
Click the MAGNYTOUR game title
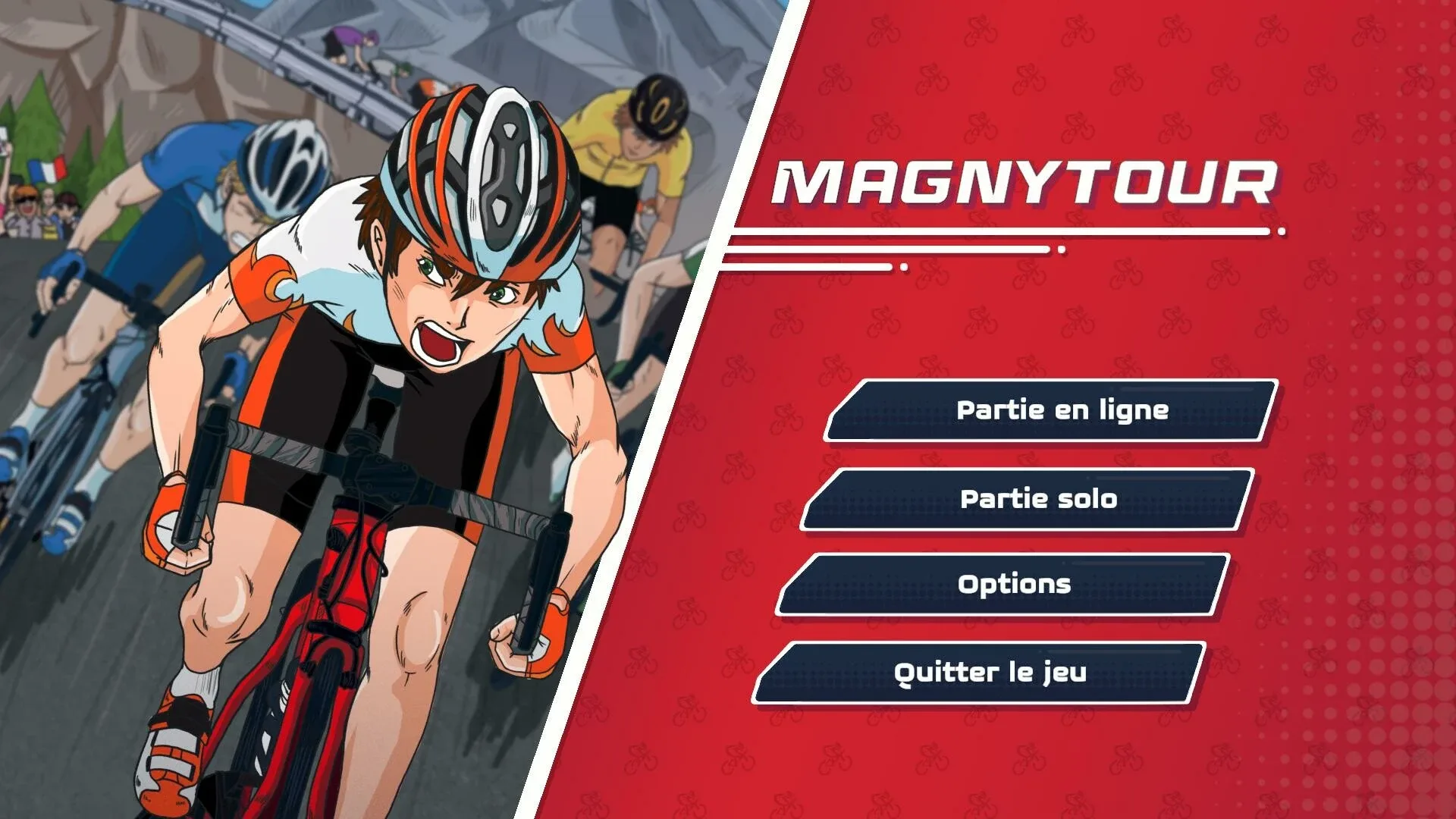pos(1024,182)
